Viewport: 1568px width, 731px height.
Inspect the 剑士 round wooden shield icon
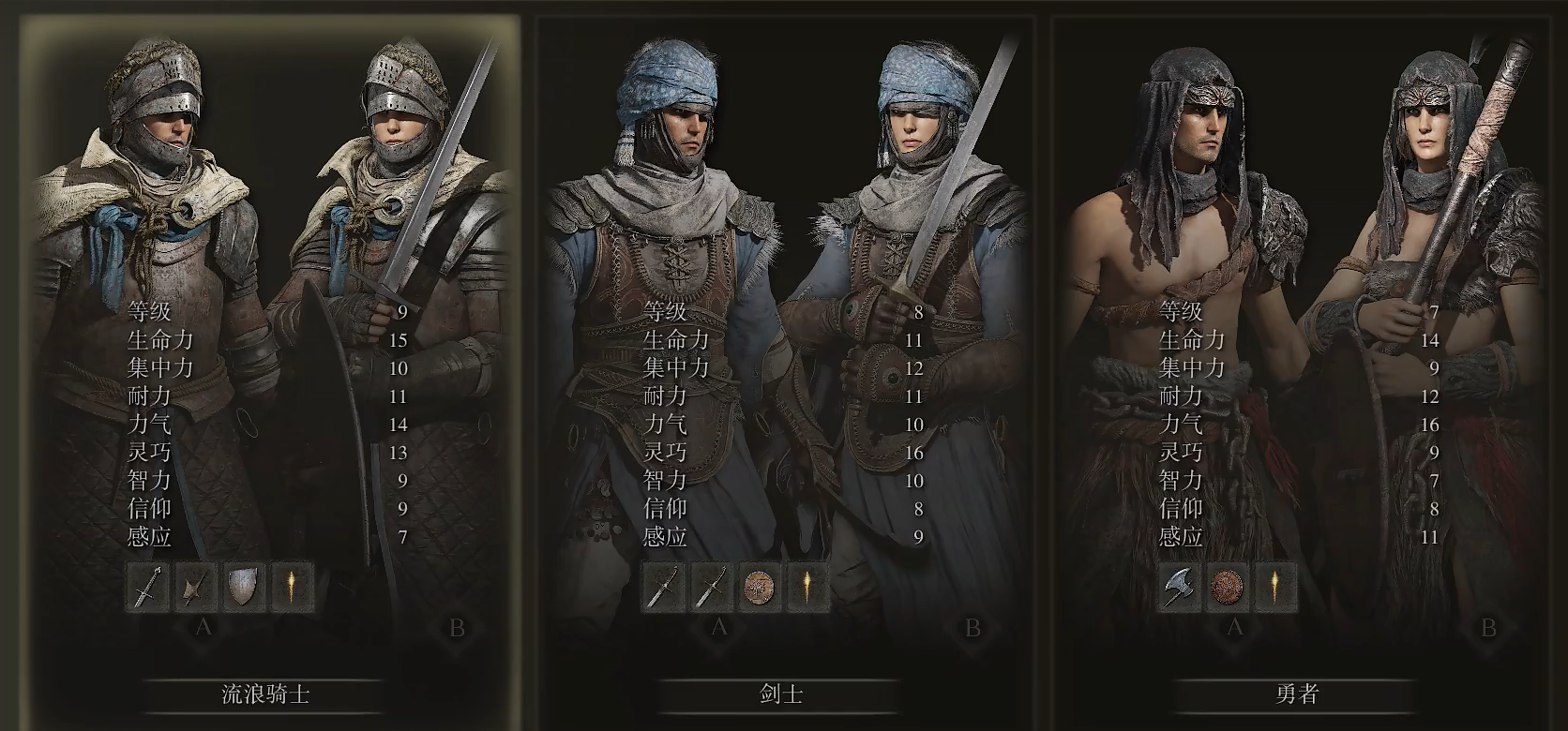tap(760, 588)
